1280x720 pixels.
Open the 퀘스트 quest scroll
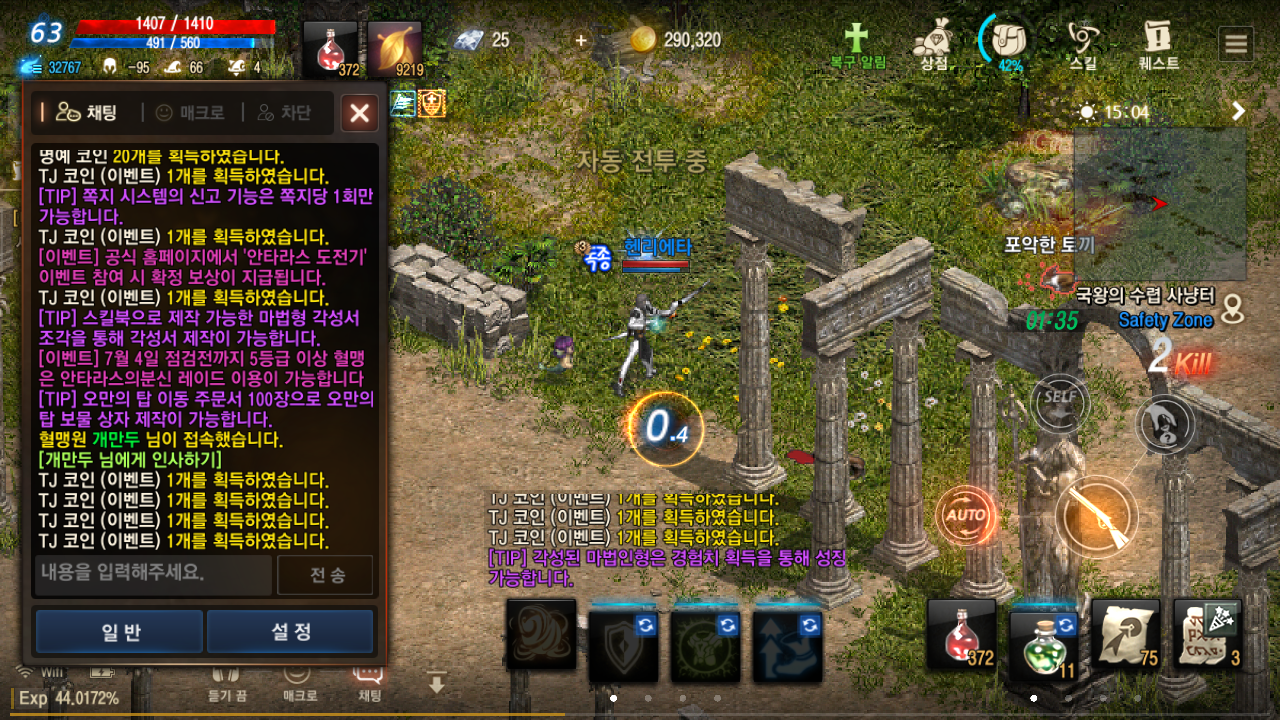click(x=1158, y=44)
